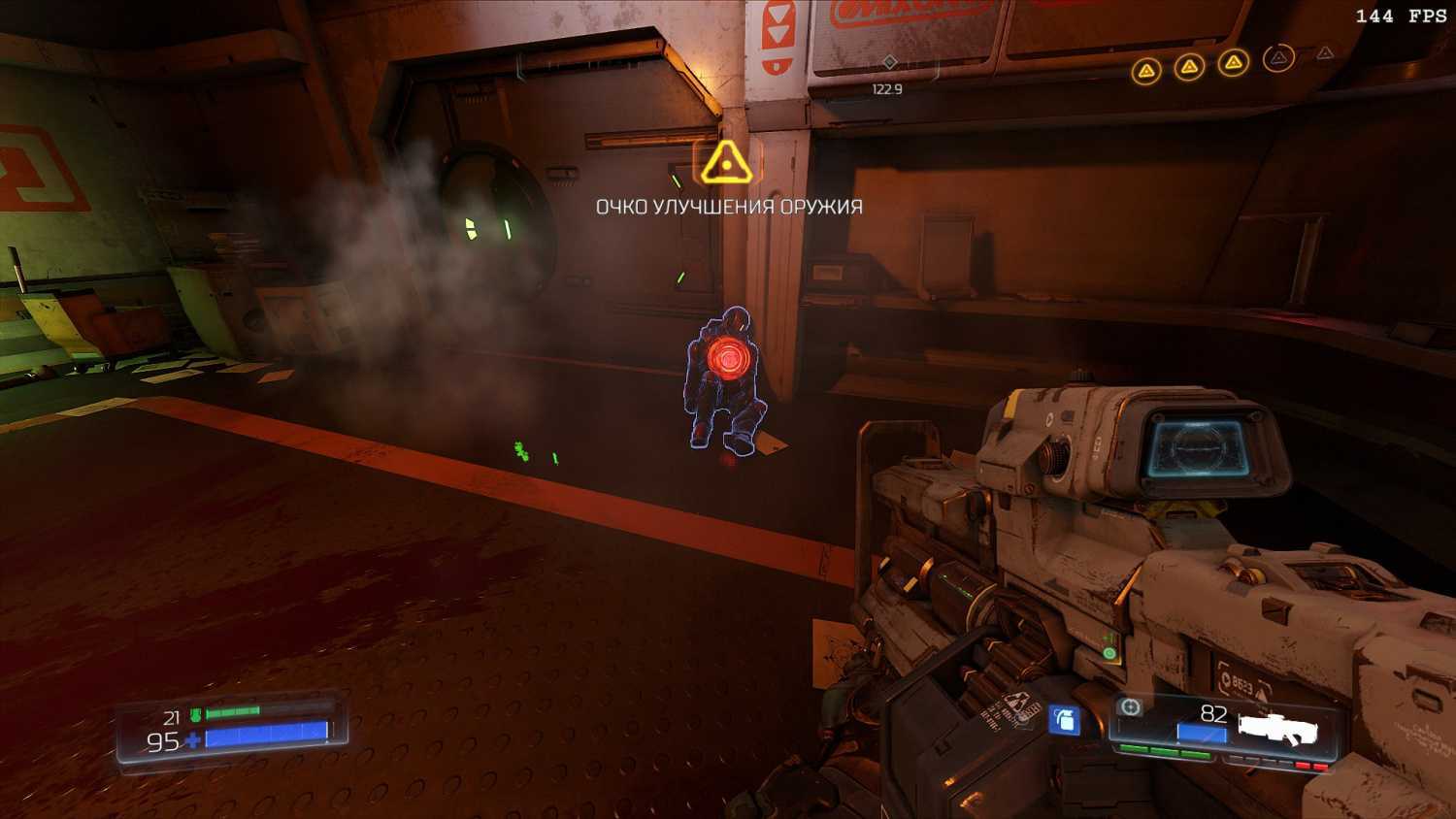Click the partially ringed unlit upgrade triangle
Image resolution: width=1456 pixels, height=819 pixels.
click(x=1279, y=59)
